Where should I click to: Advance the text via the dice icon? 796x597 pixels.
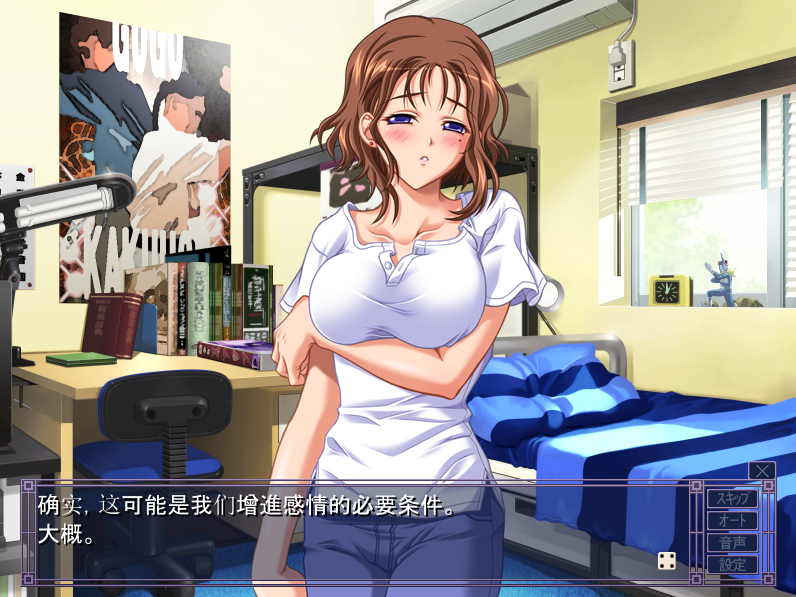[667, 560]
